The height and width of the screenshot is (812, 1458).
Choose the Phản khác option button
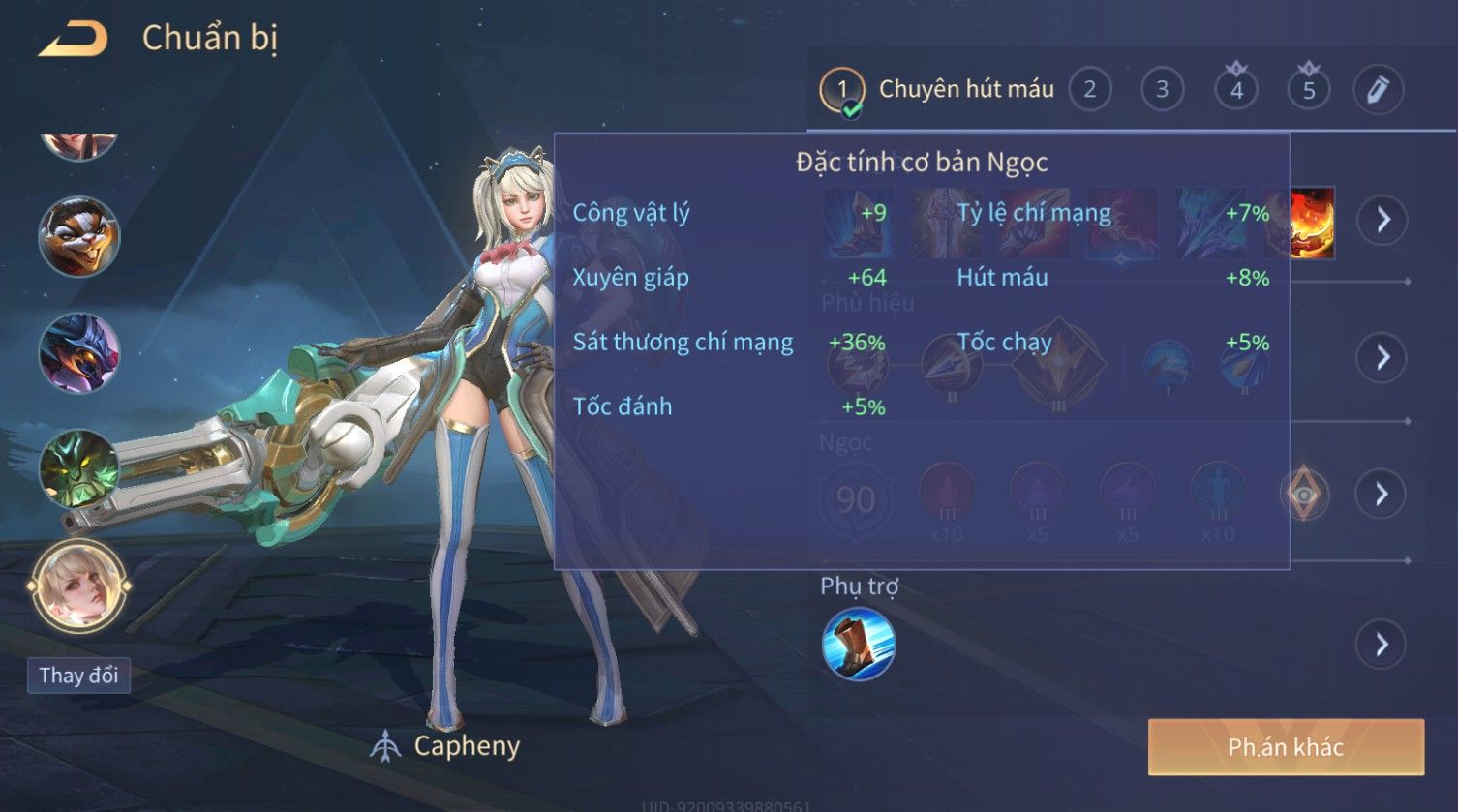(1285, 746)
